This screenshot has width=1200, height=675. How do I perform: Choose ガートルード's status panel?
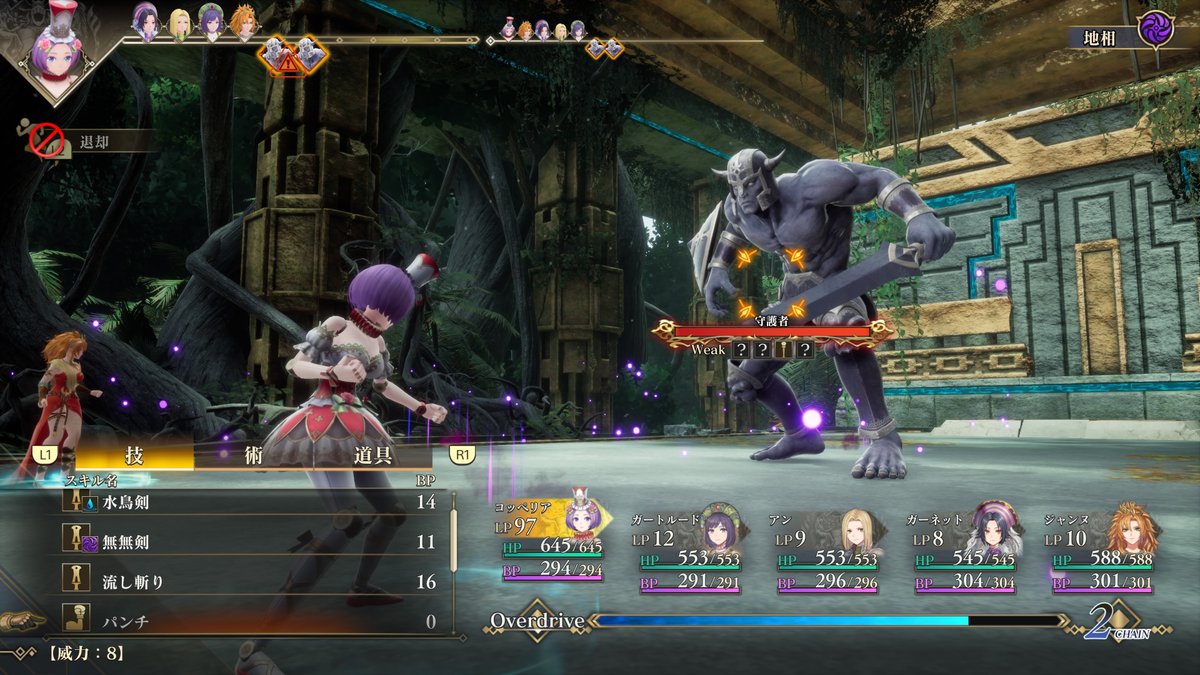(x=690, y=548)
